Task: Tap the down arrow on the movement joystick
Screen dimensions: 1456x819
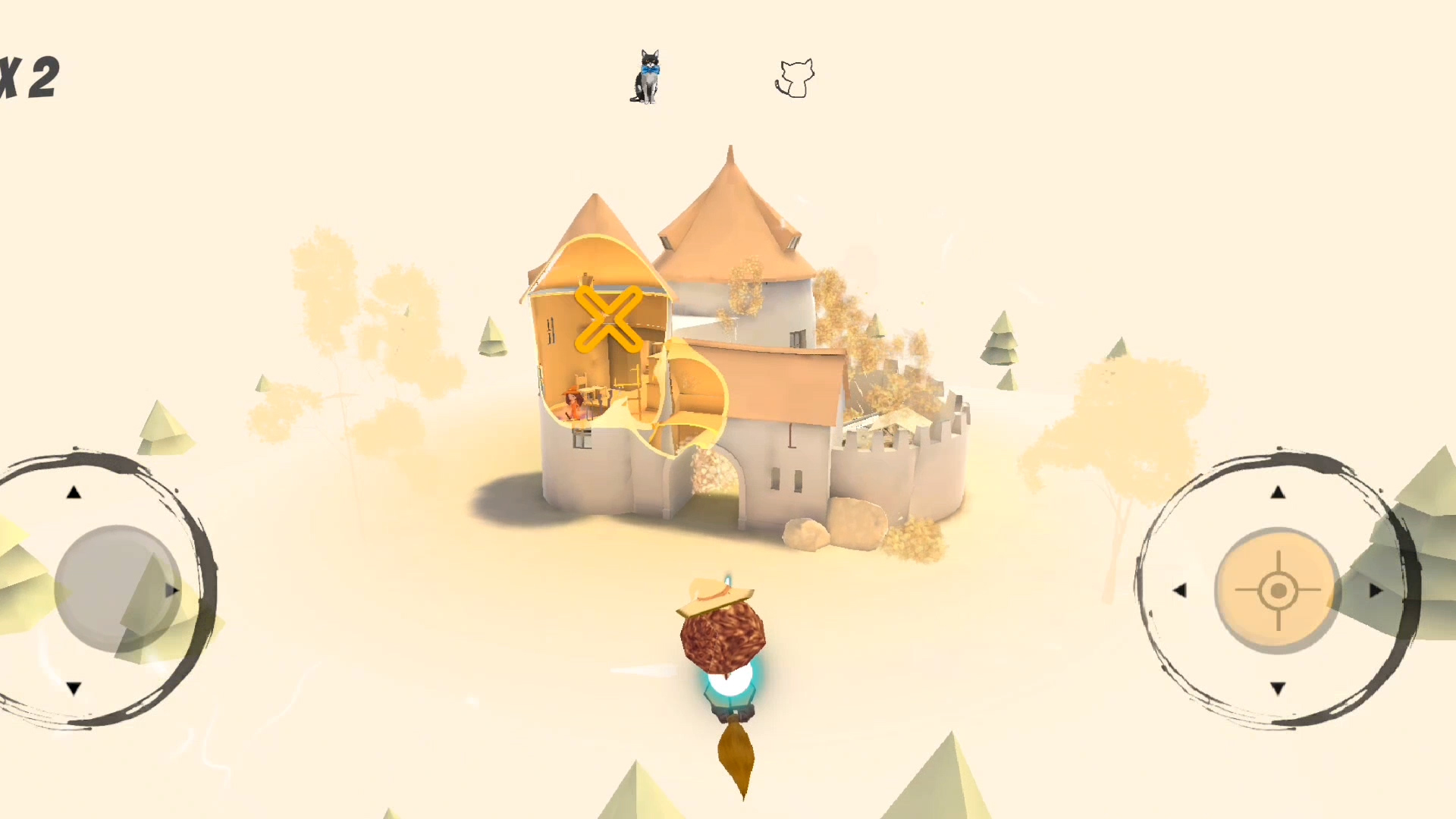Action: [74, 689]
